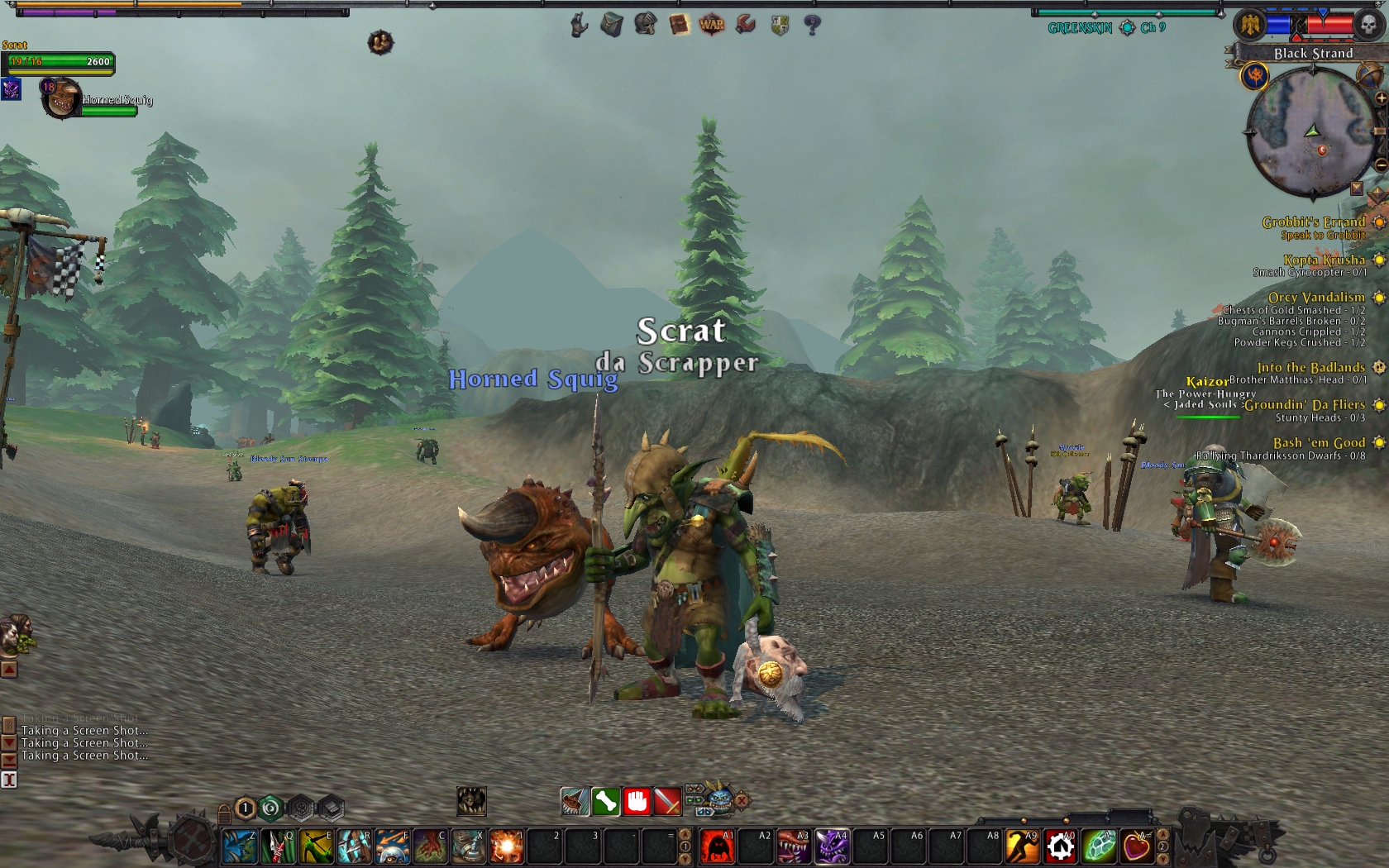
Task: Open the WAR main menu icon
Action: [712, 24]
